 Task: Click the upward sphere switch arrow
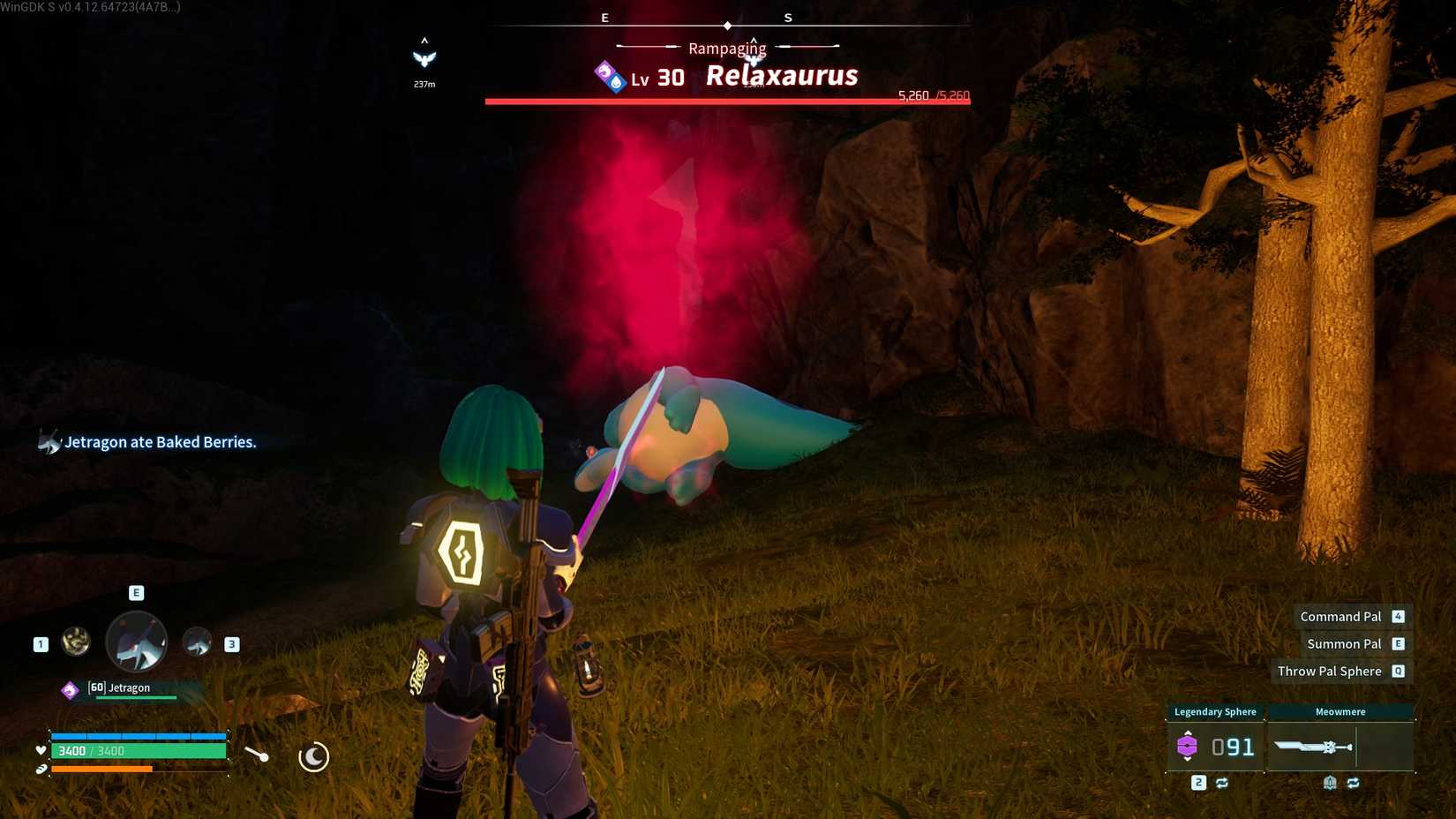tap(1188, 732)
